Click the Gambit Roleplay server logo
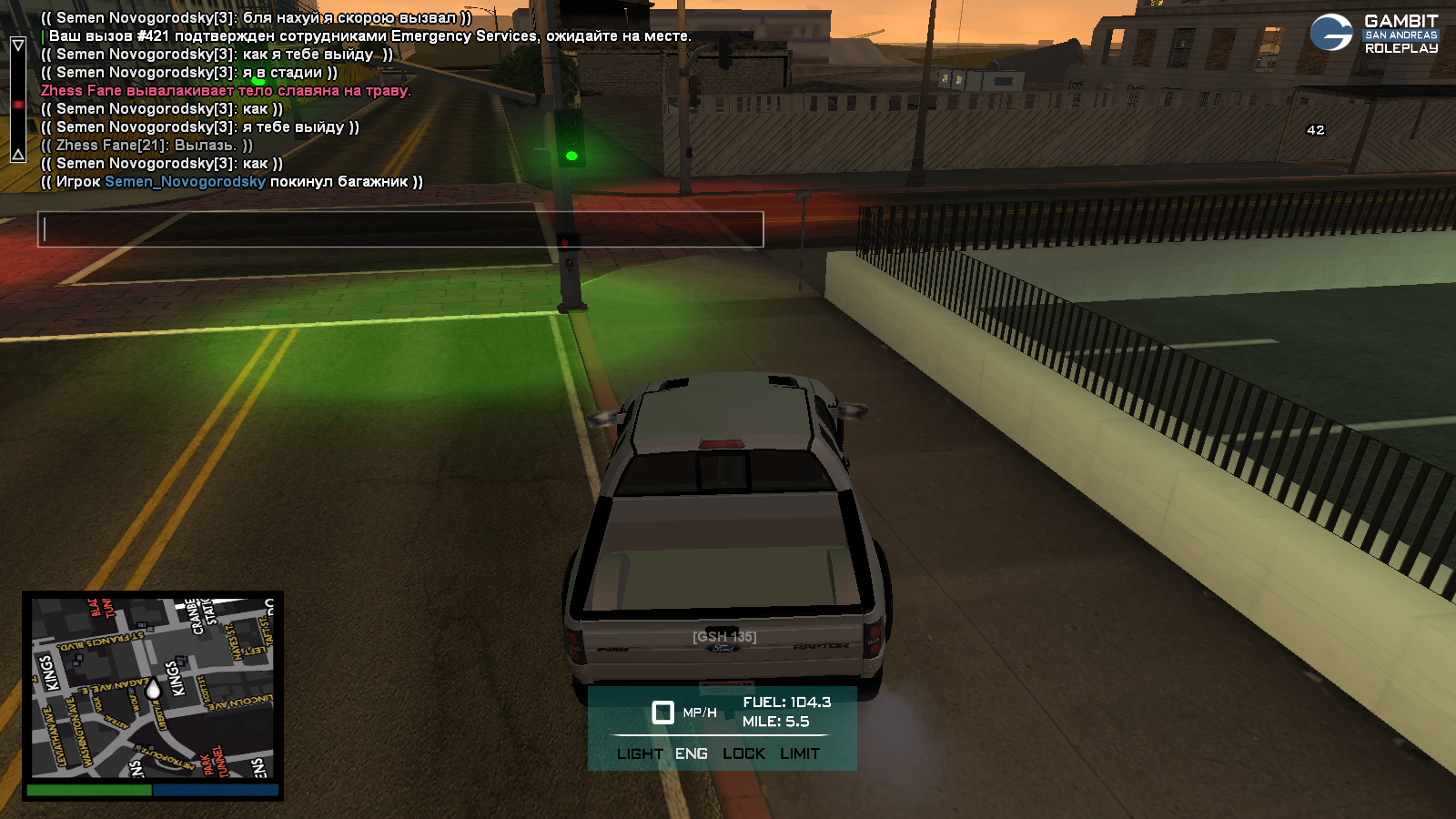1456x819 pixels. (x=1374, y=34)
